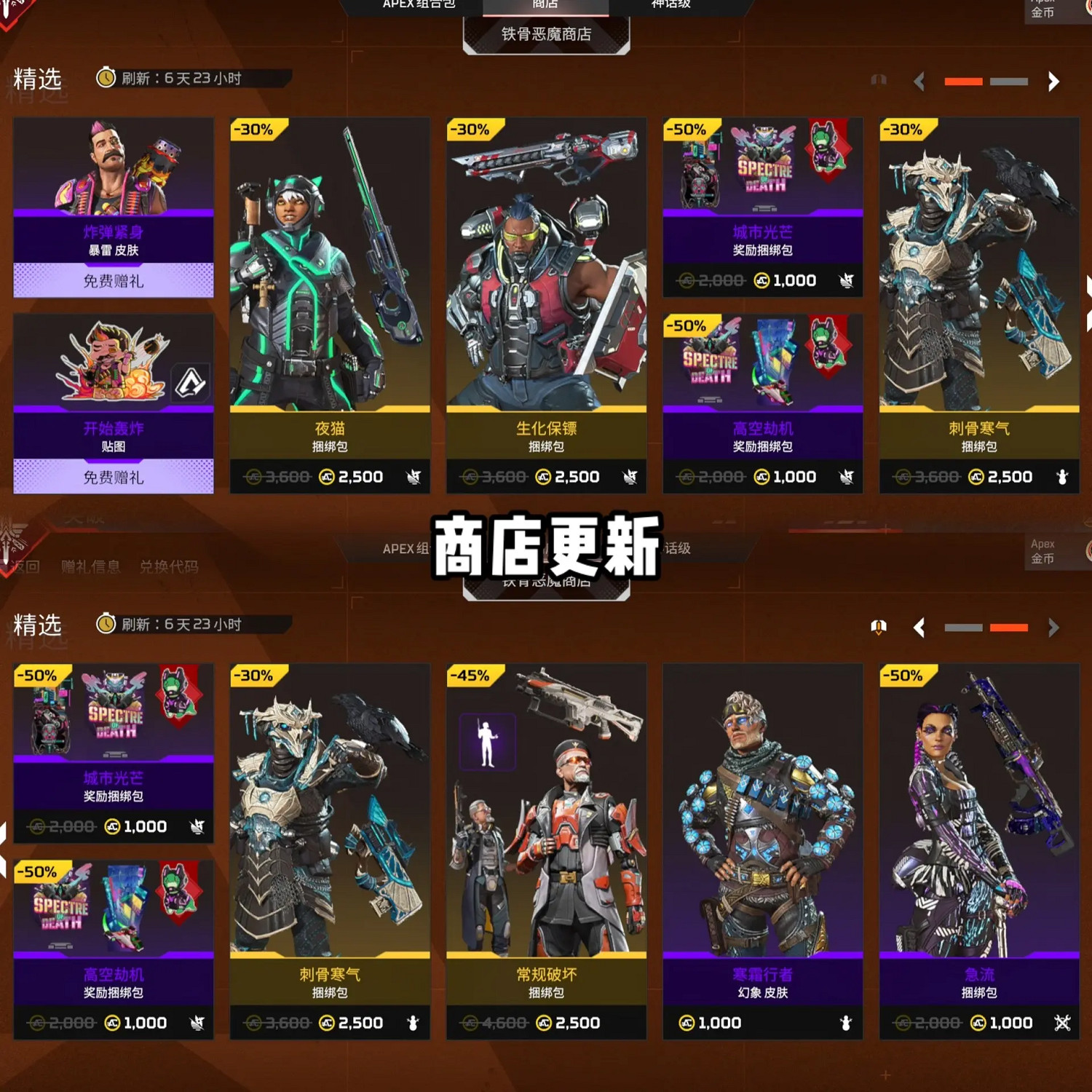Click the -30% discount badge on 夜猫 bundle
This screenshot has width=1092, height=1092.
coord(254,129)
